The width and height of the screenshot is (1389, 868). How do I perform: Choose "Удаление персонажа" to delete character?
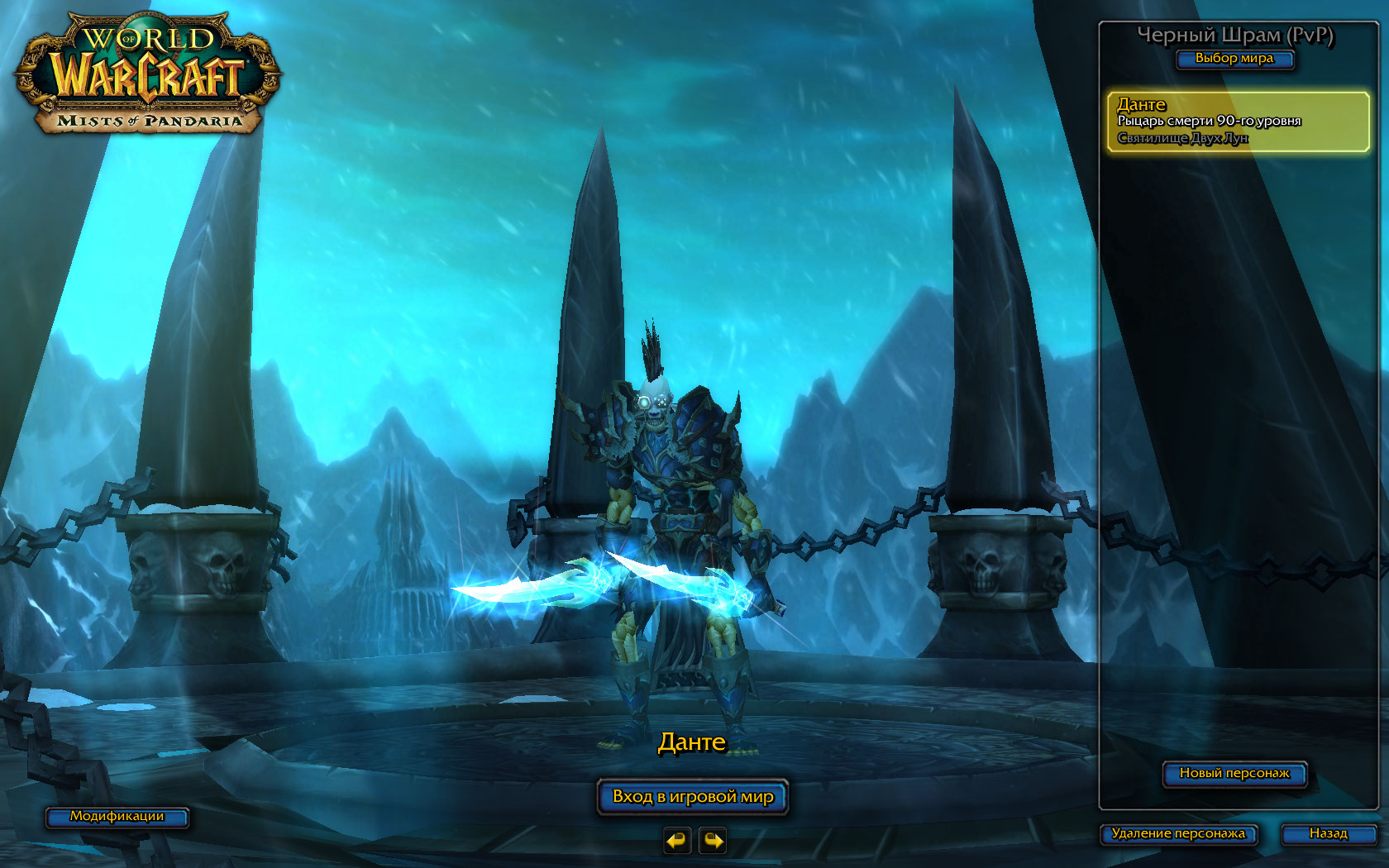click(1178, 834)
